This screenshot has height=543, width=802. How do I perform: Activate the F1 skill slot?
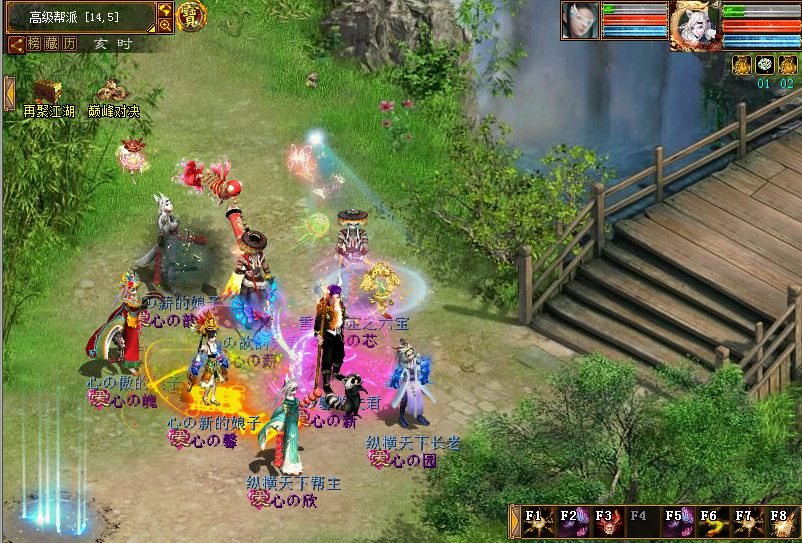click(x=539, y=522)
